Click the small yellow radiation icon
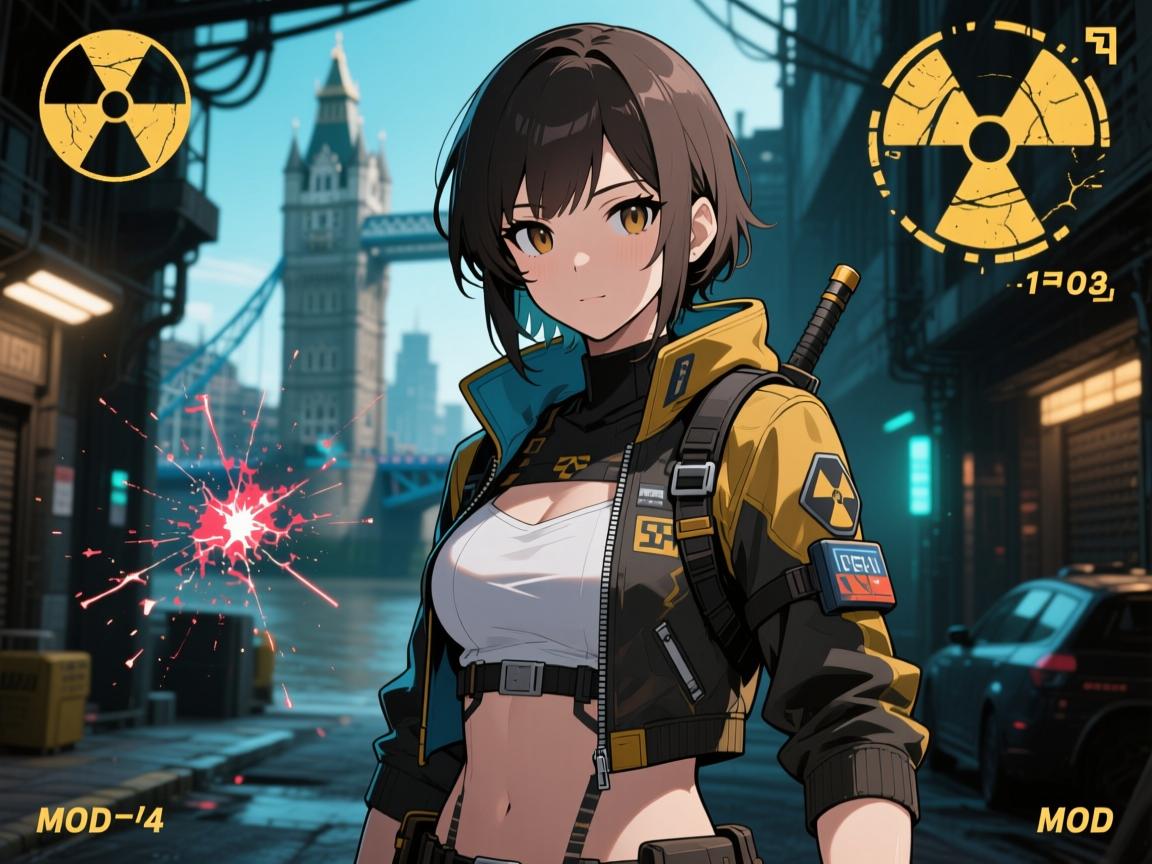This screenshot has width=1152, height=864. [x=115, y=105]
